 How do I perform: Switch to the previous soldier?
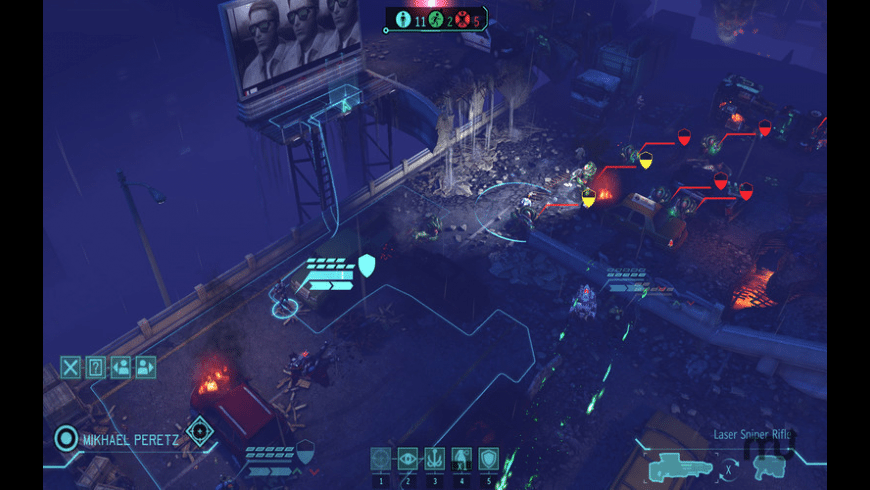[x=120, y=367]
